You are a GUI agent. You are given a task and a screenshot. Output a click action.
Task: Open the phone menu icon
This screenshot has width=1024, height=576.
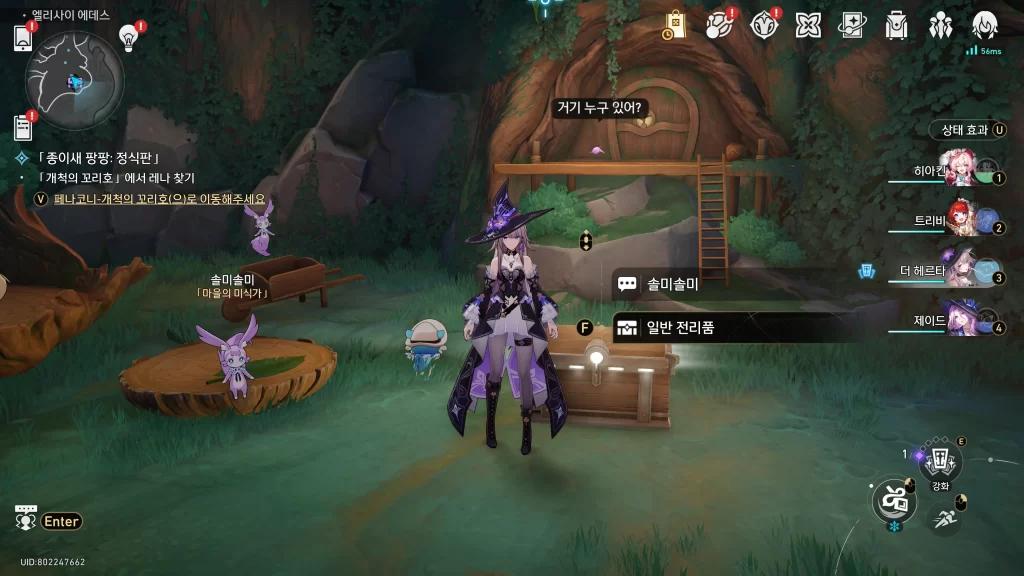click(x=24, y=37)
